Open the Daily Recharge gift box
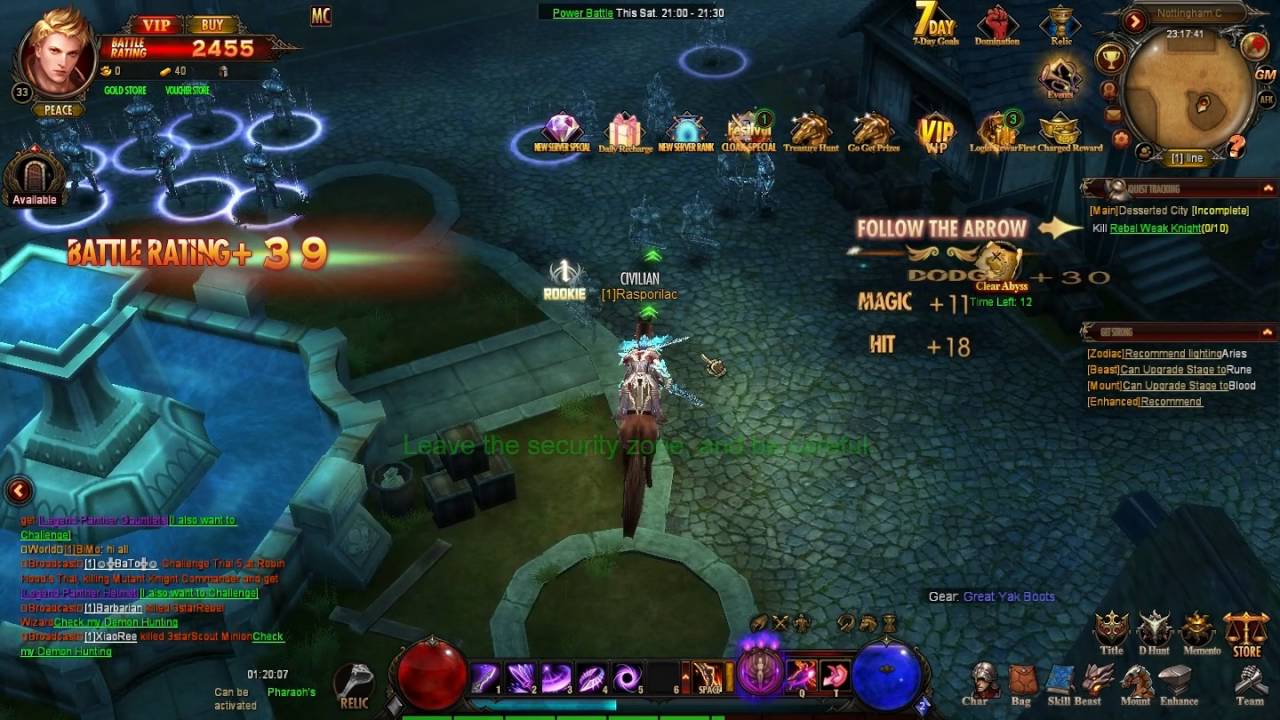The image size is (1280, 720). point(625,131)
